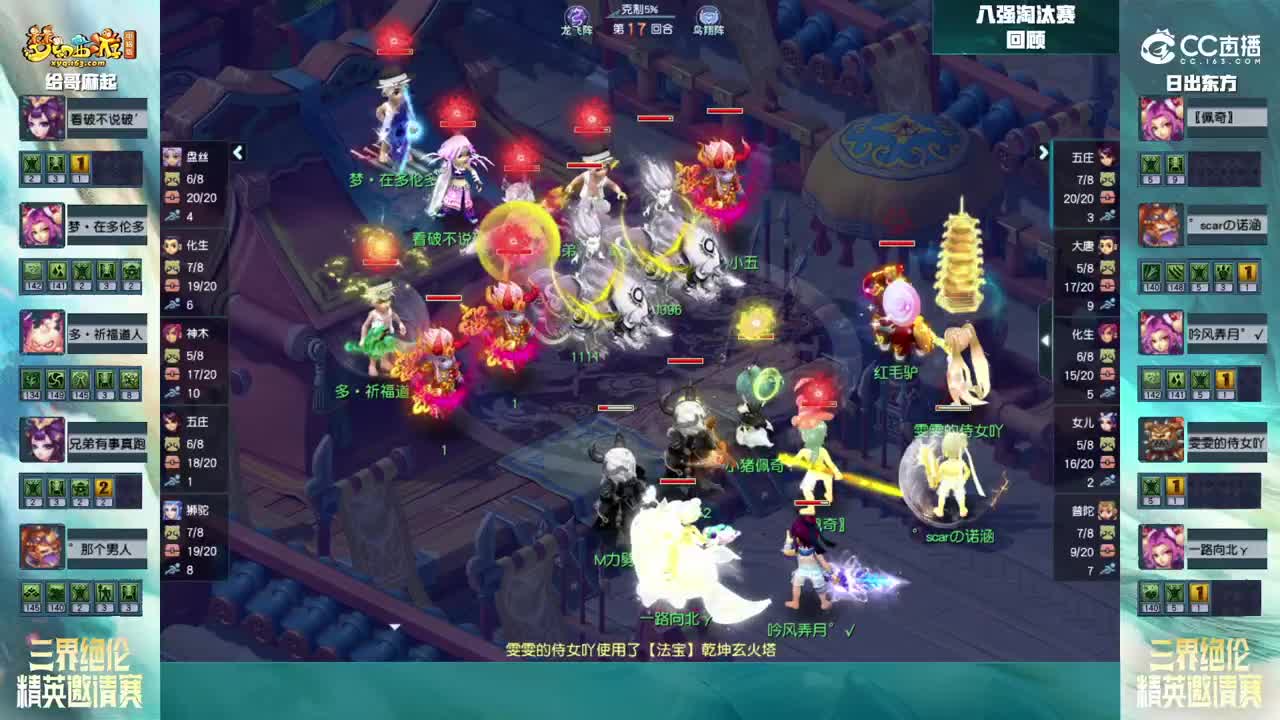This screenshot has height=720, width=1280.
Task: Select the 盘丝 sect icon in left roster
Action: pyautogui.click(x=175, y=155)
